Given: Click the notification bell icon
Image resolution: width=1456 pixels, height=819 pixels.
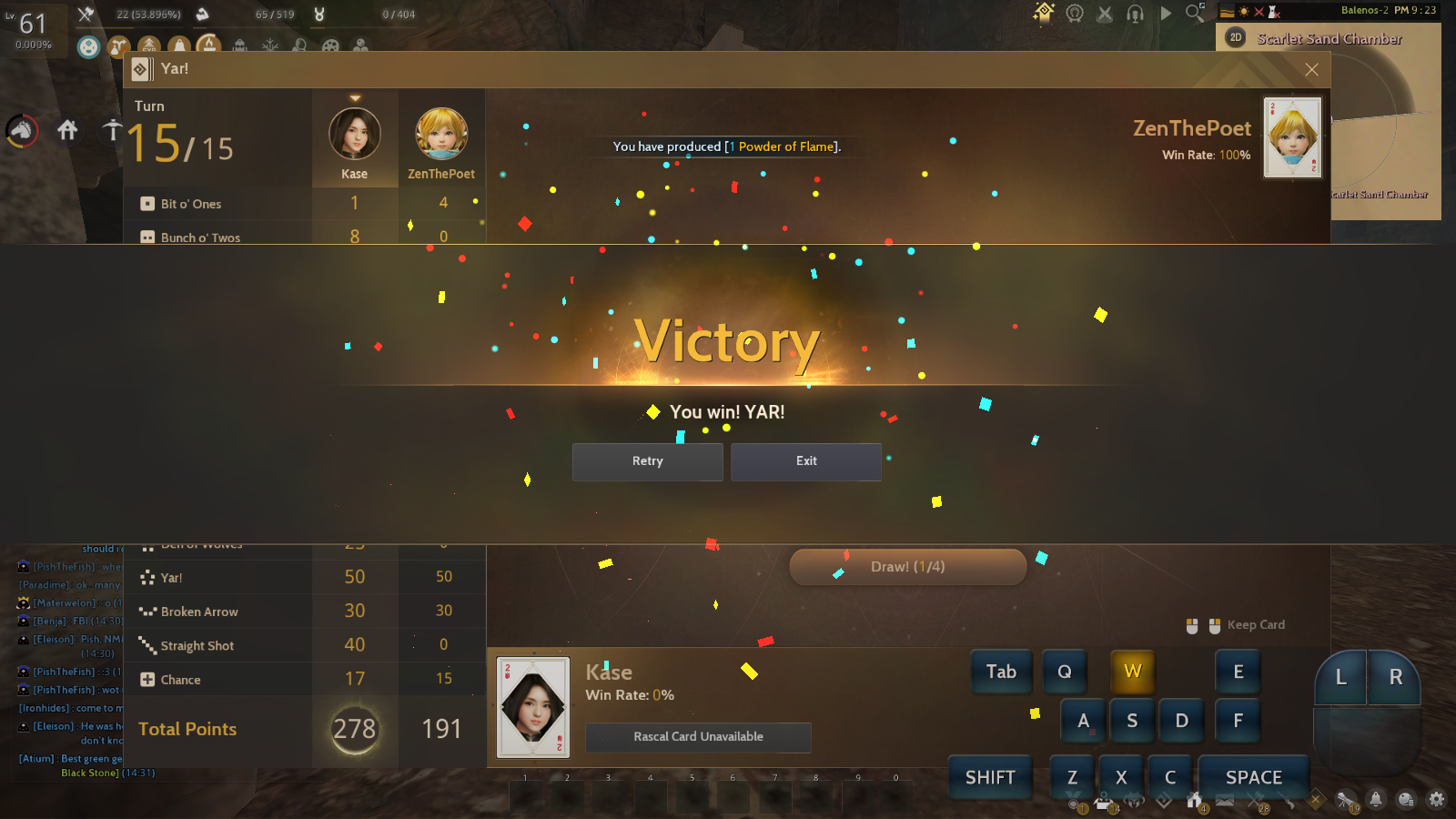Looking at the screenshot, I should [x=1377, y=801].
